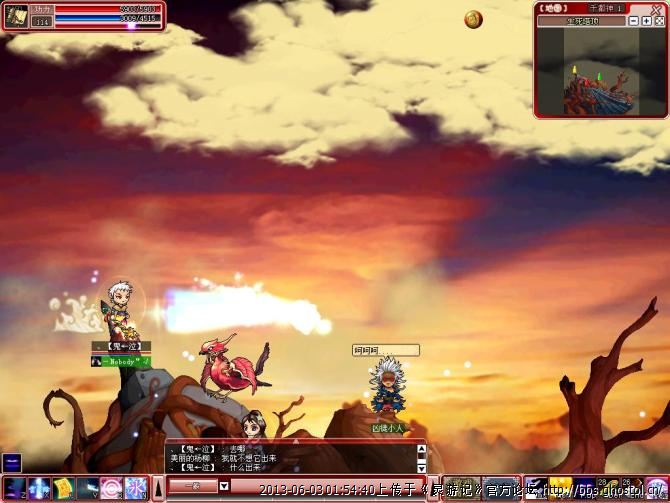This screenshot has width=670, height=503.
Task: Zoom out the minimap
Action: [634, 21]
